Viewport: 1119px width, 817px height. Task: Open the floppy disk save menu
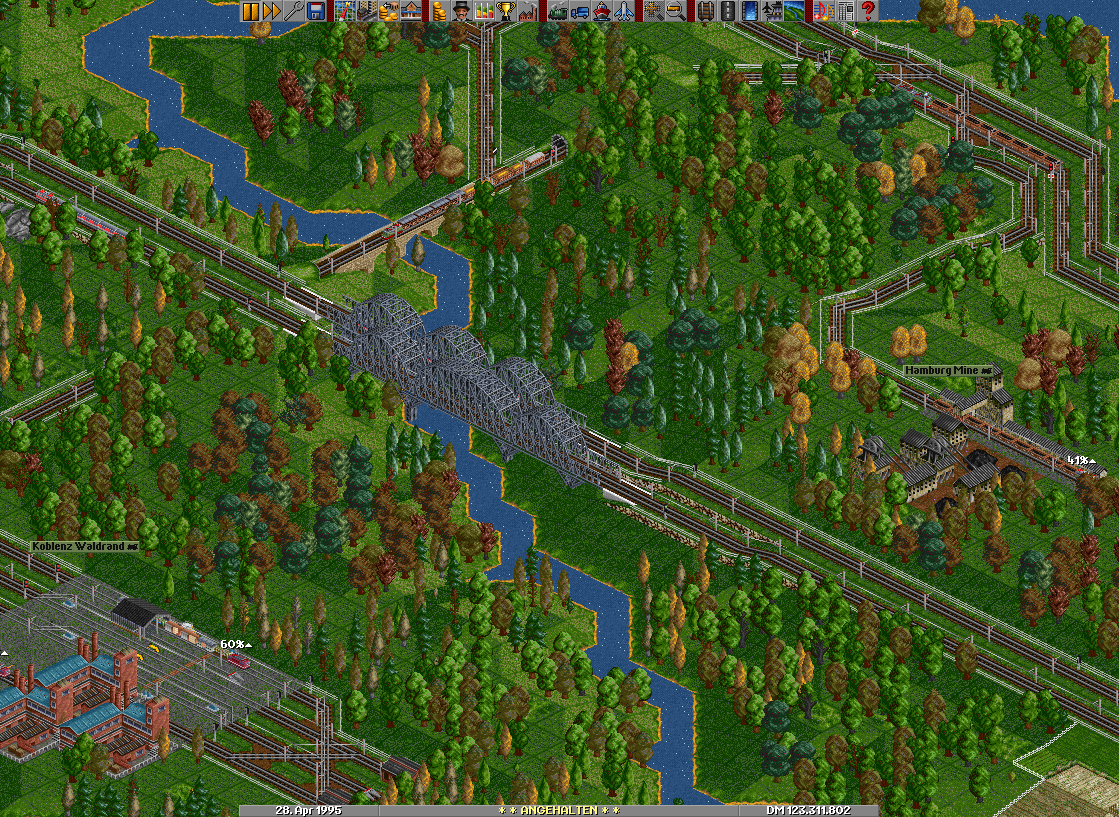pos(316,11)
